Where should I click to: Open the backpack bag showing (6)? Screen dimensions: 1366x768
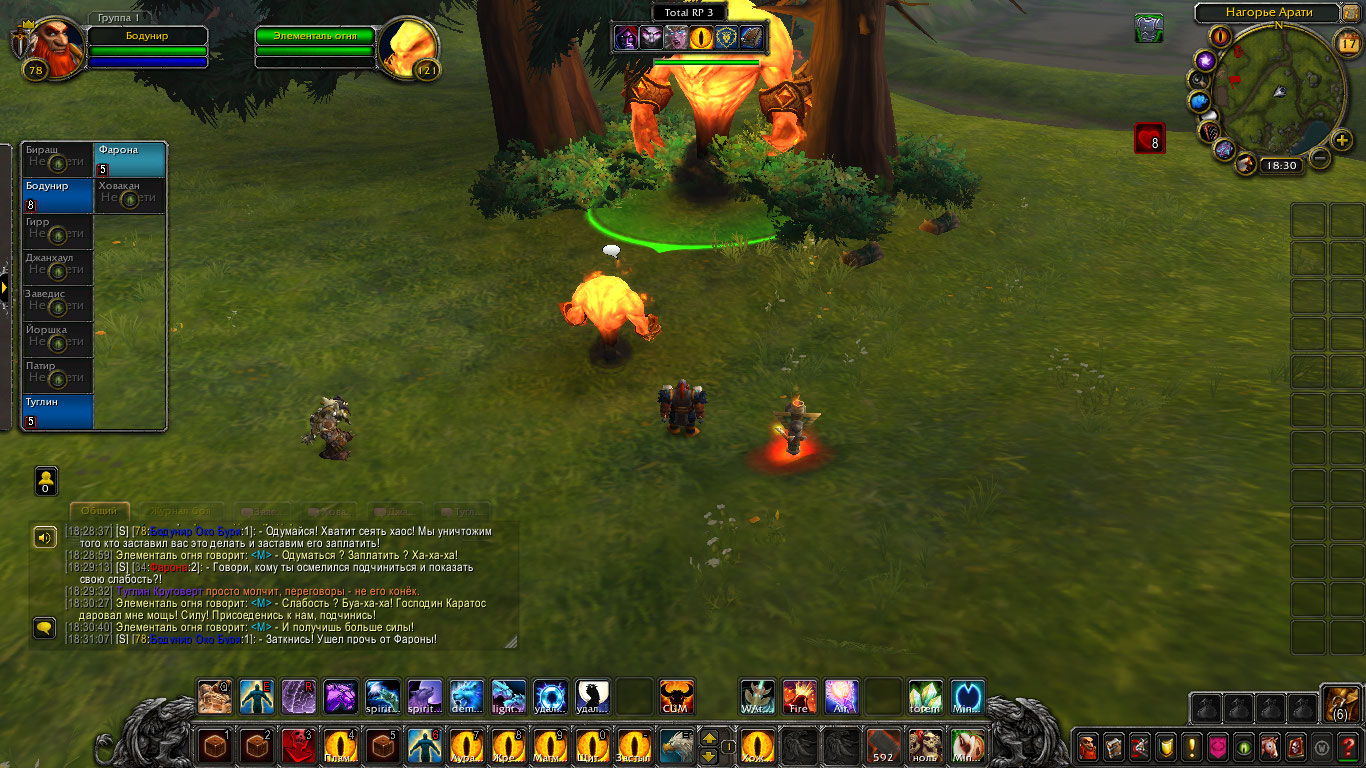pos(1340,703)
